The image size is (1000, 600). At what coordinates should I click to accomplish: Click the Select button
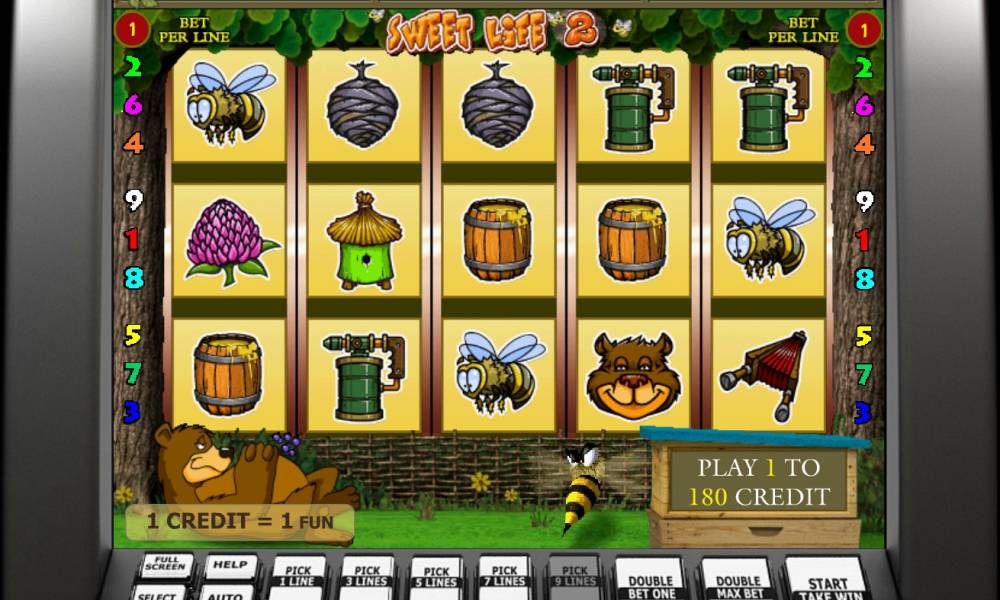click(x=160, y=593)
